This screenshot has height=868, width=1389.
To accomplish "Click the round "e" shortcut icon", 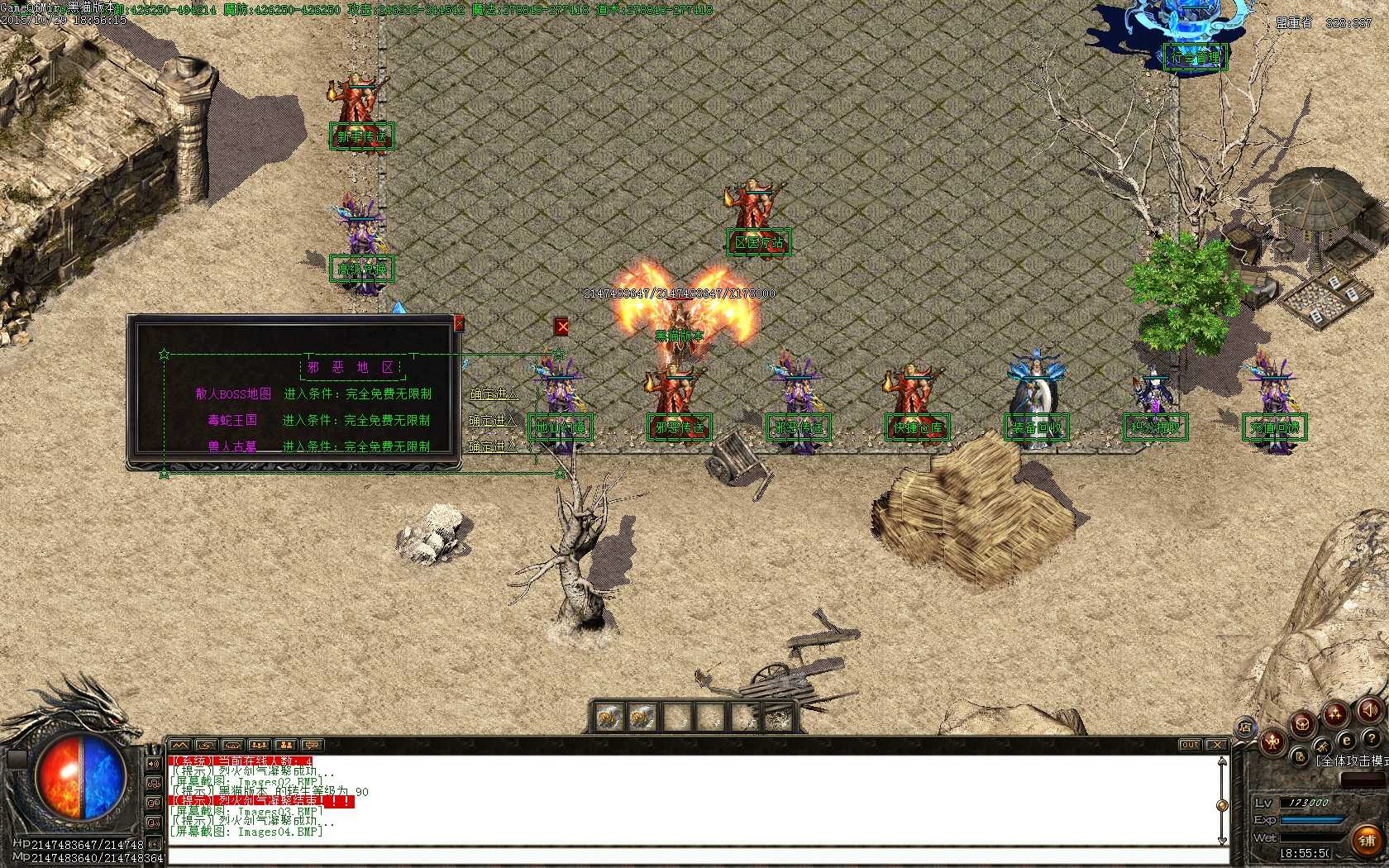I will tap(1347, 741).
